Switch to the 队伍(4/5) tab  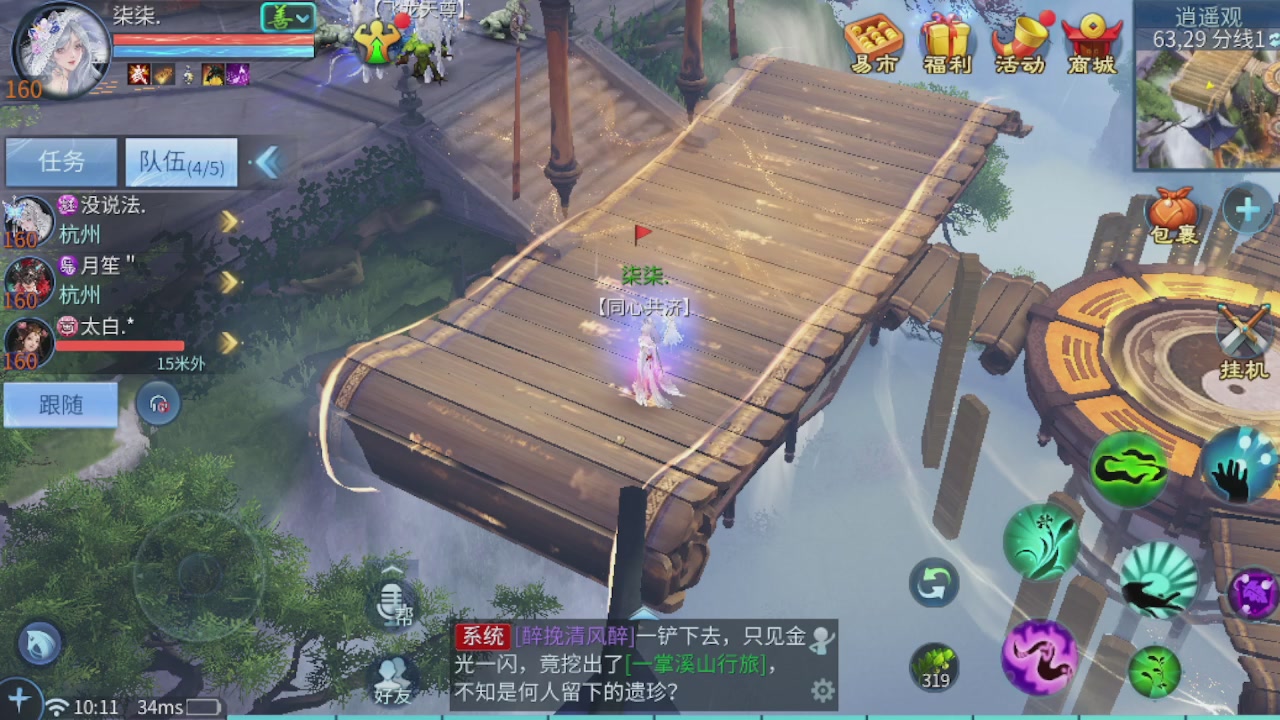coord(180,162)
